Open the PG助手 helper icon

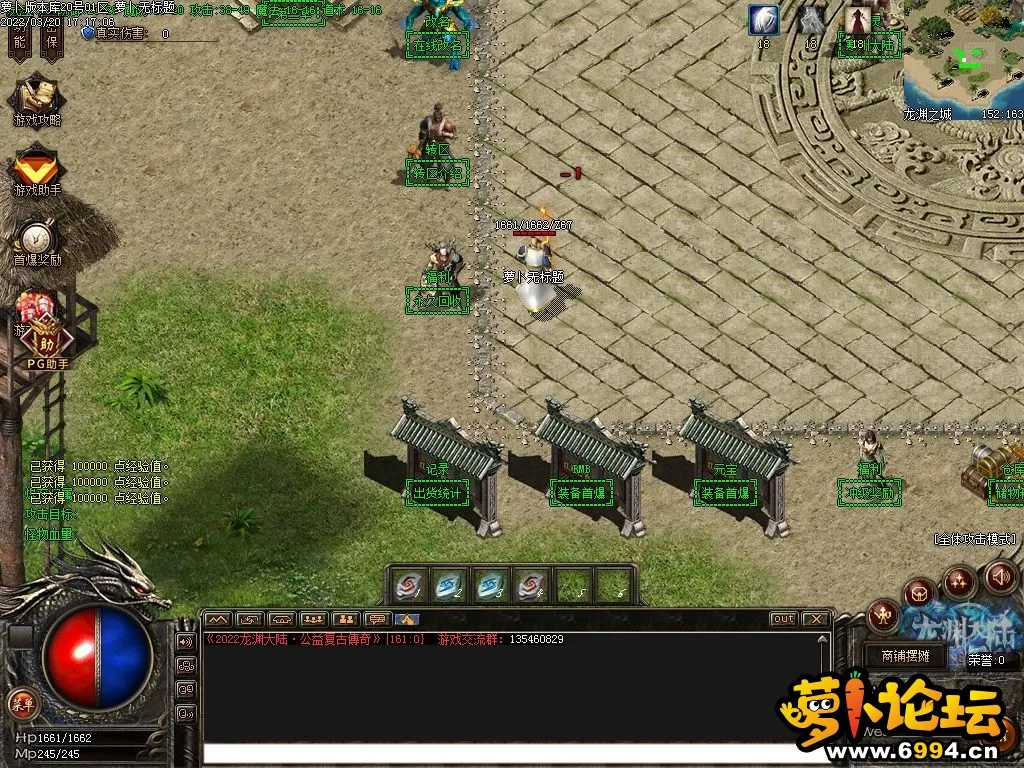[46, 340]
